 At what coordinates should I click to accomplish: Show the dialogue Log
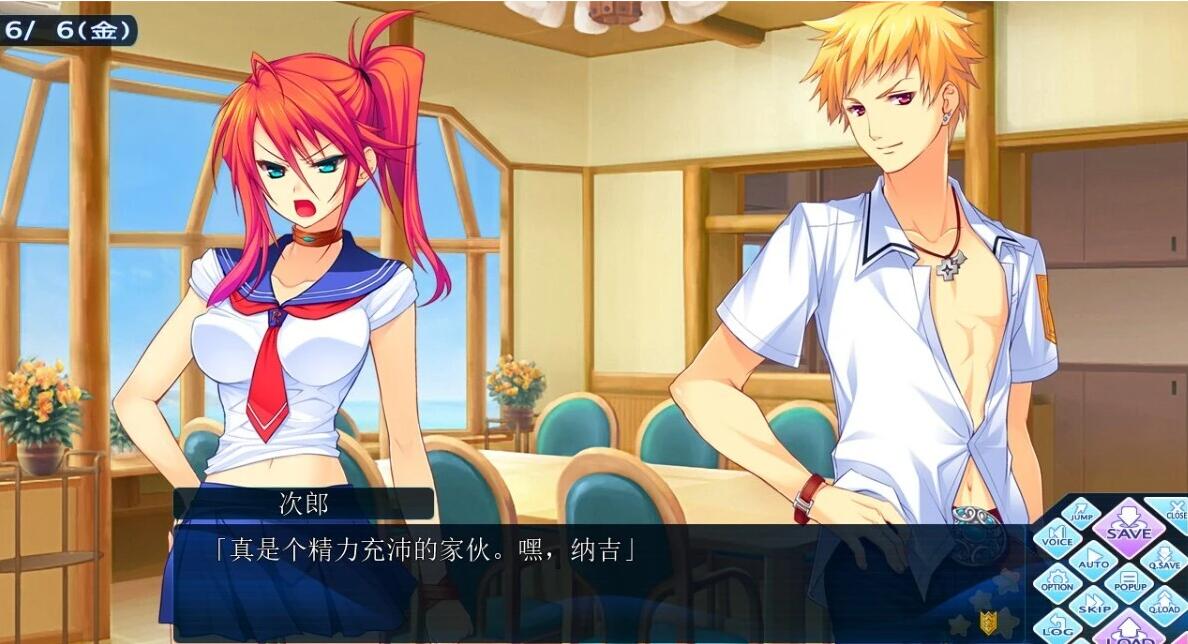[x=1058, y=628]
